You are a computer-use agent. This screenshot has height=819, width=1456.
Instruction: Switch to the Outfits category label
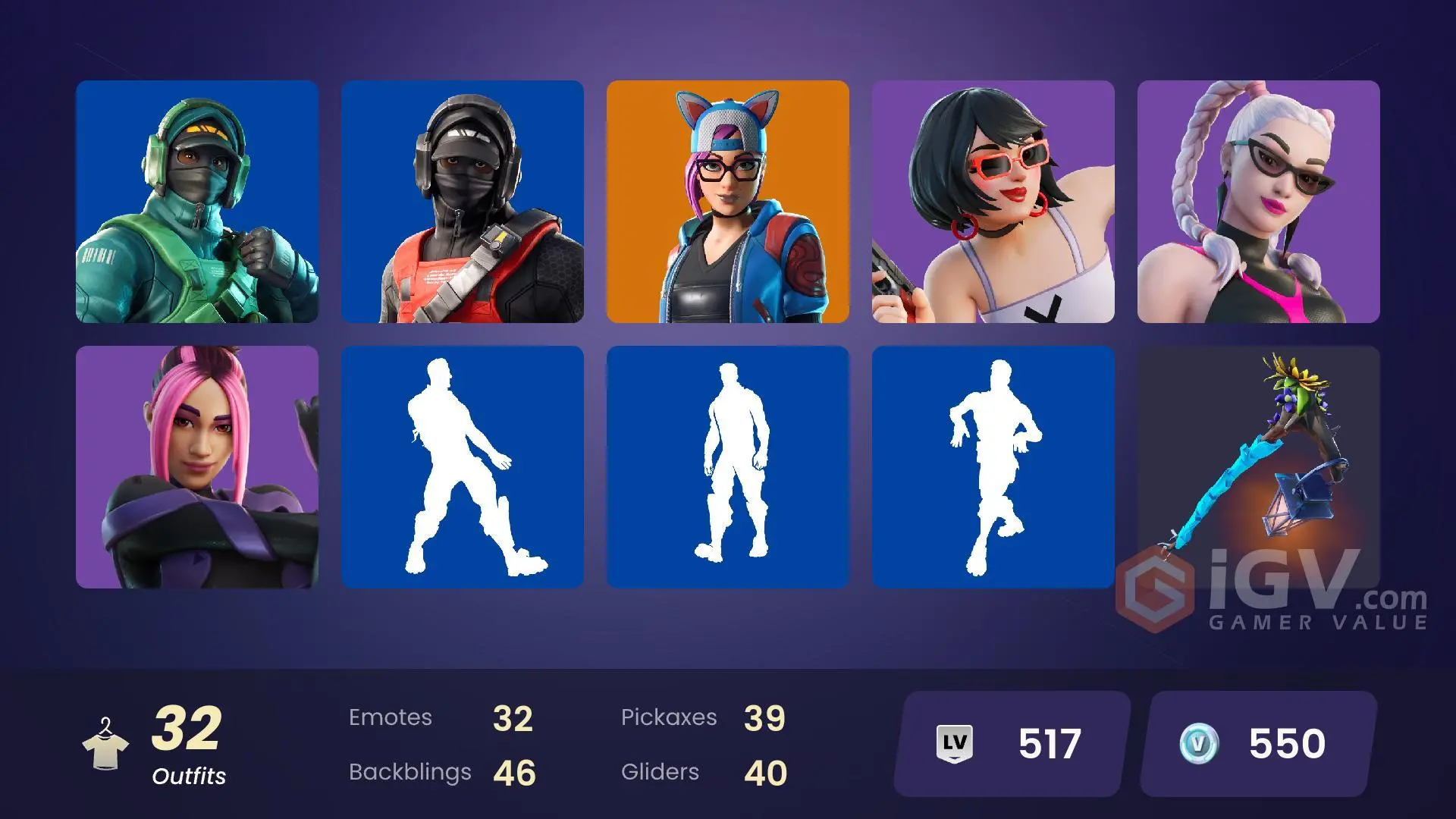189,777
